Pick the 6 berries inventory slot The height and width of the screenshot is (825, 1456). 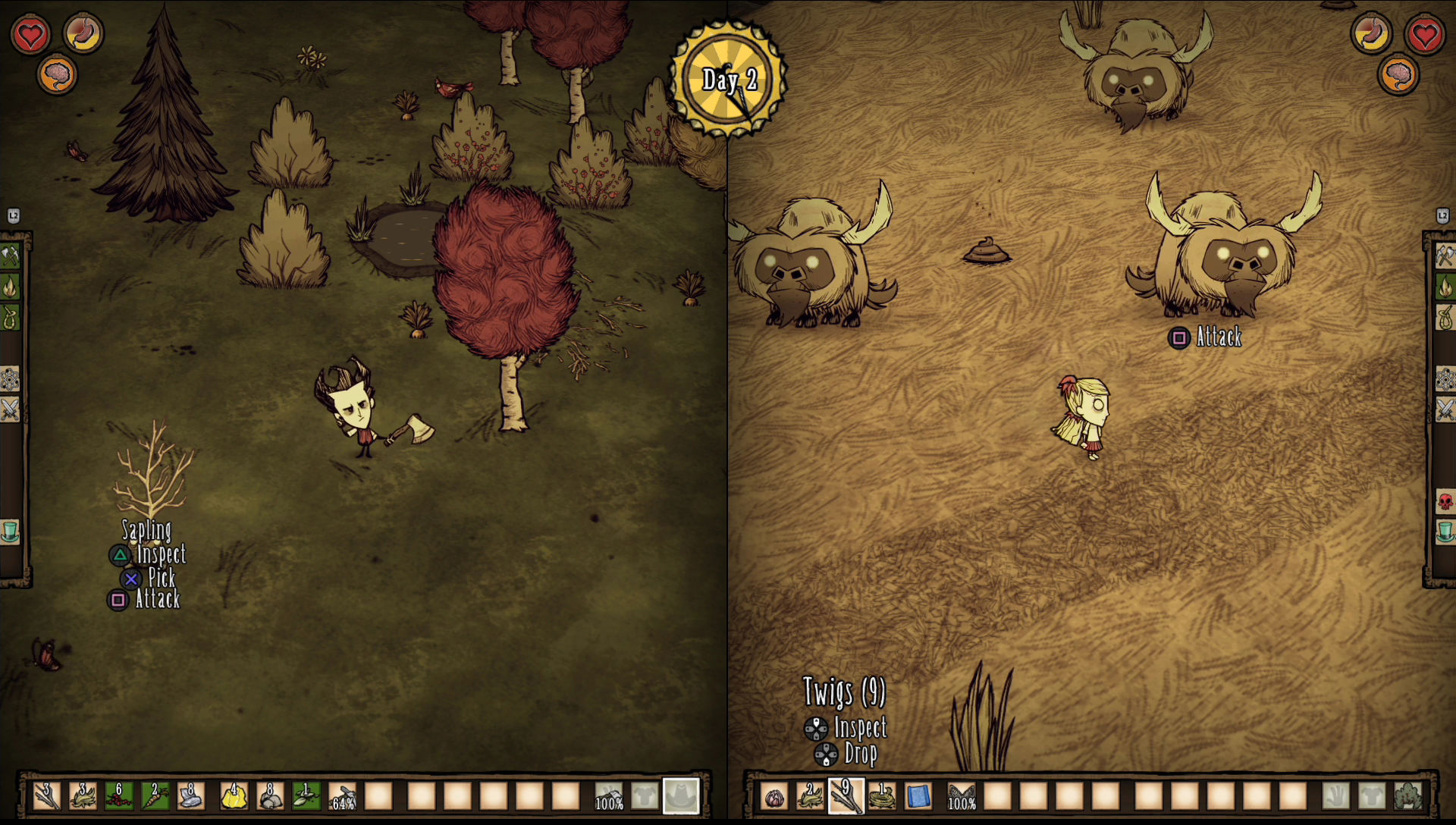[x=119, y=796]
